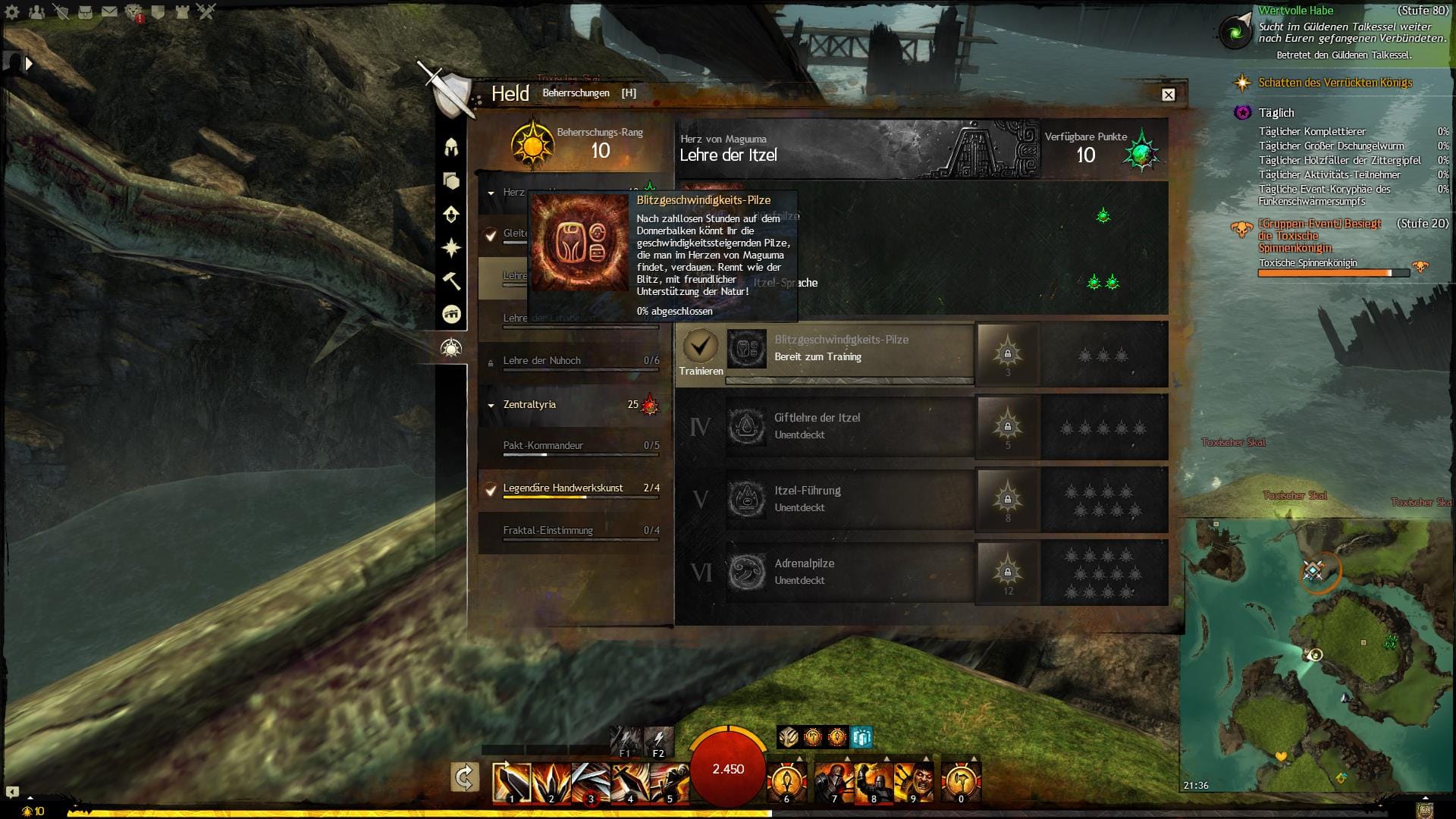Open the mail envelope icon
The image size is (1456, 819).
coord(109,11)
